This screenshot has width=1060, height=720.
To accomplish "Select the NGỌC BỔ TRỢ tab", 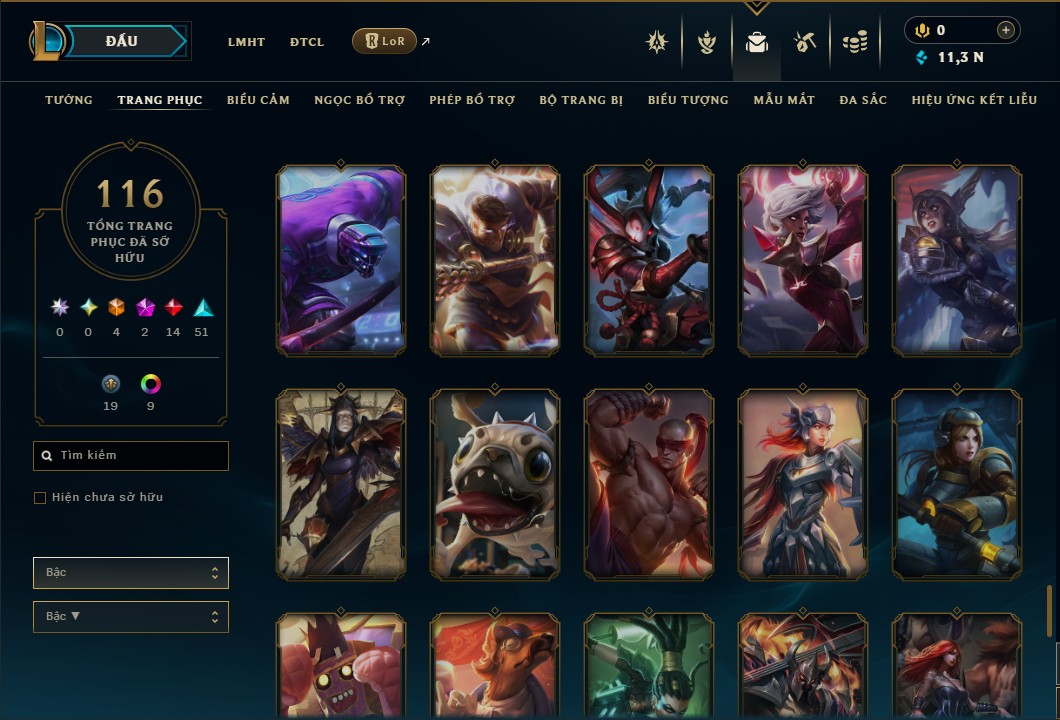I will (x=359, y=100).
